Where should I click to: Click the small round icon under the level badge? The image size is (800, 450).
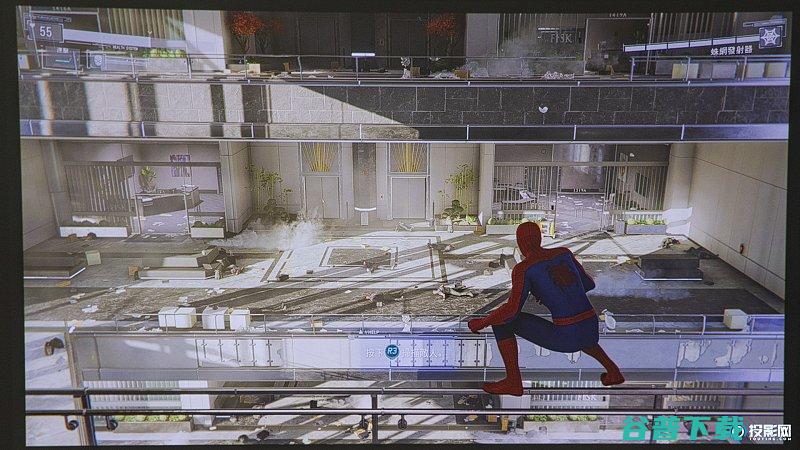pos(96,60)
